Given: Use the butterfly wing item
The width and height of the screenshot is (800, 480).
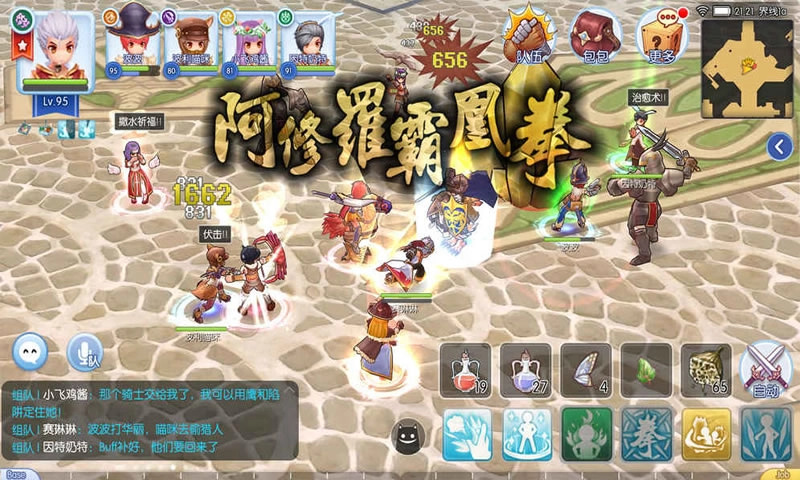Looking at the screenshot, I should (586, 368).
